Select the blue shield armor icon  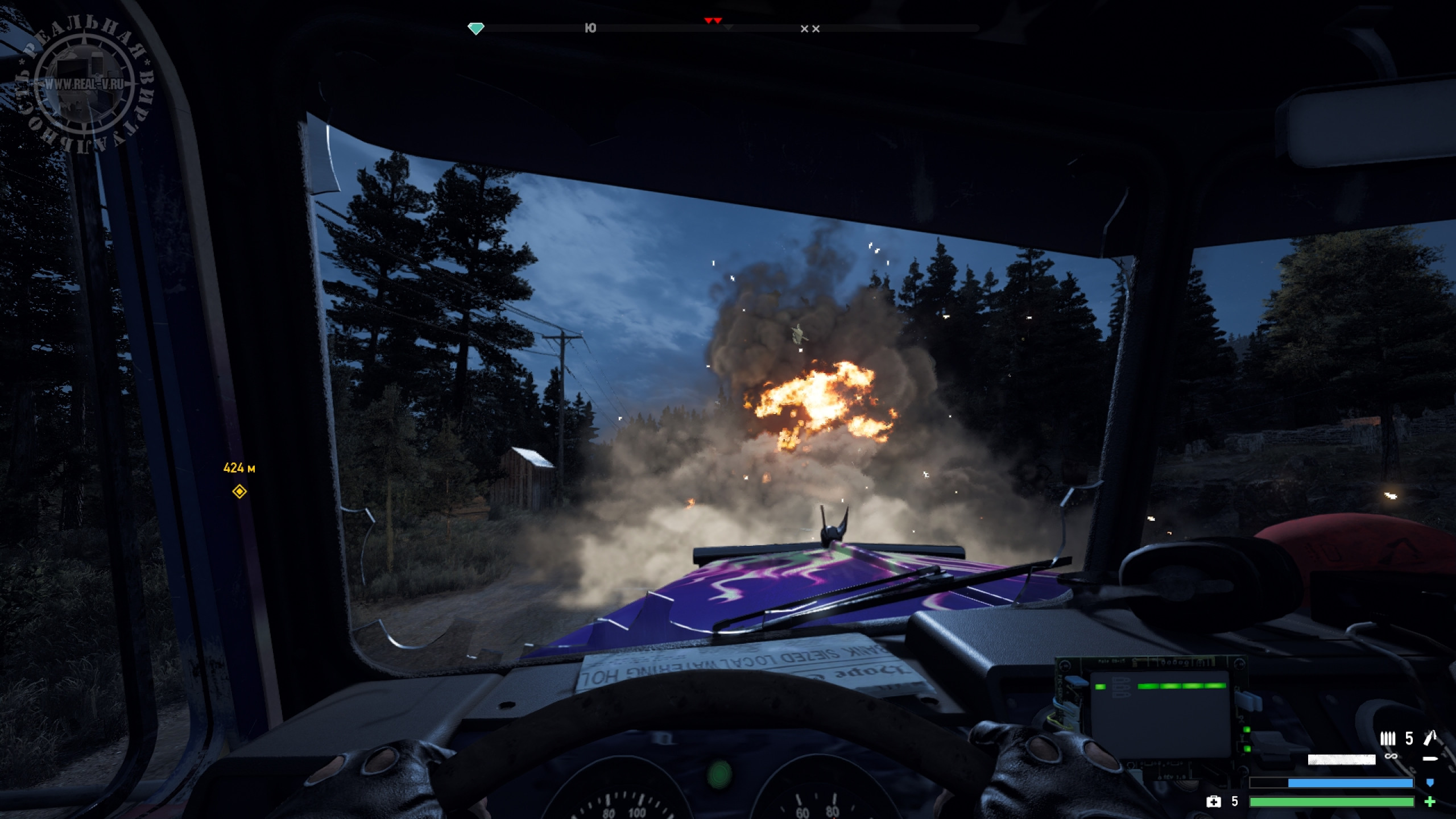[1430, 783]
